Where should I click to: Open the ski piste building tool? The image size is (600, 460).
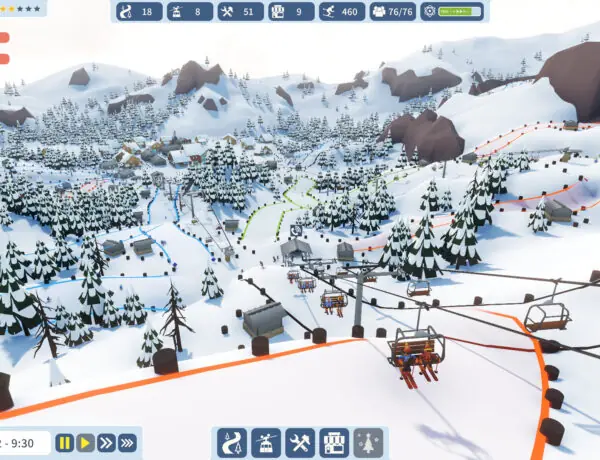click(232, 442)
